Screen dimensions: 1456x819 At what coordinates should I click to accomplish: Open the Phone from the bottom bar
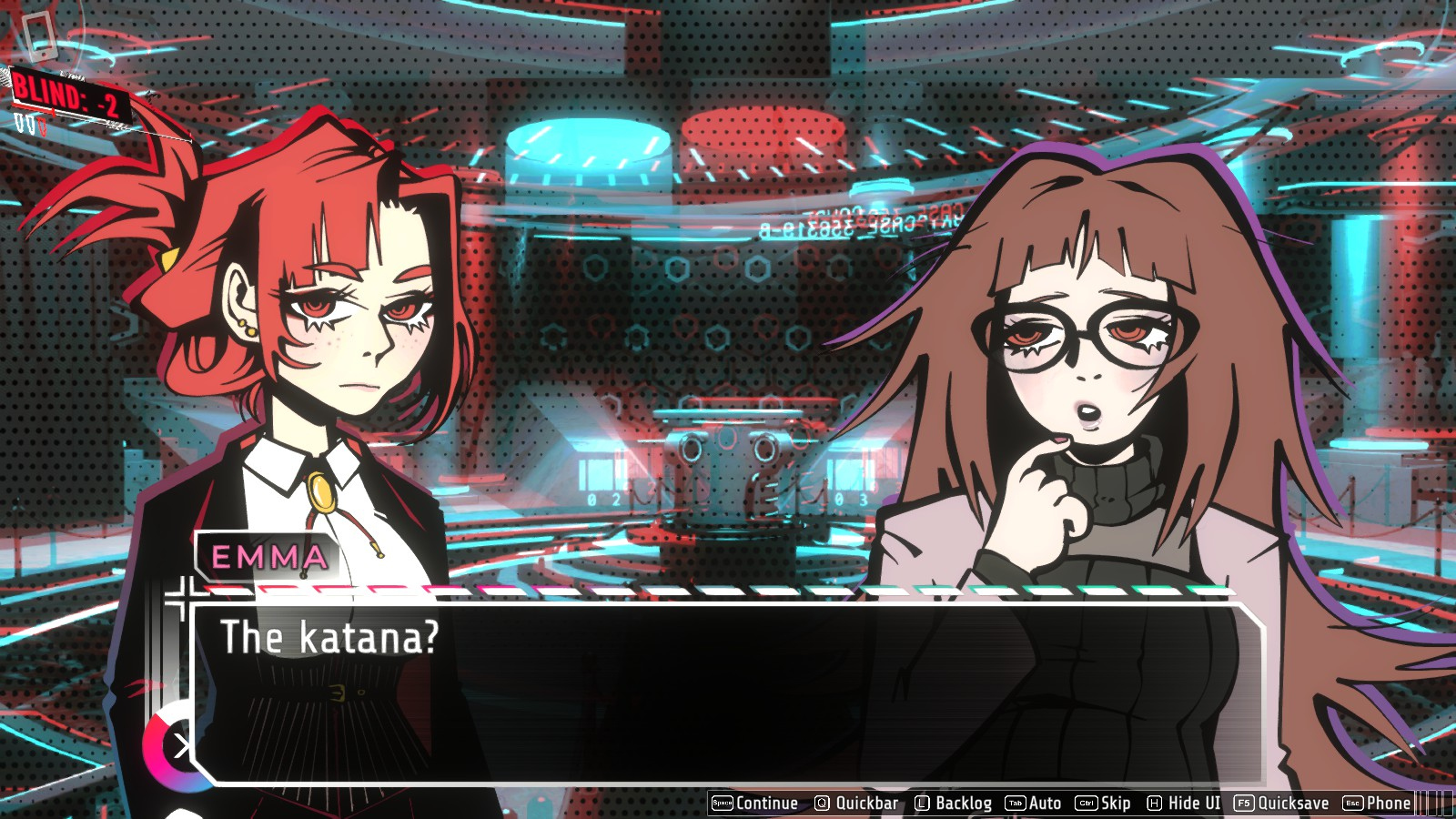click(1378, 803)
